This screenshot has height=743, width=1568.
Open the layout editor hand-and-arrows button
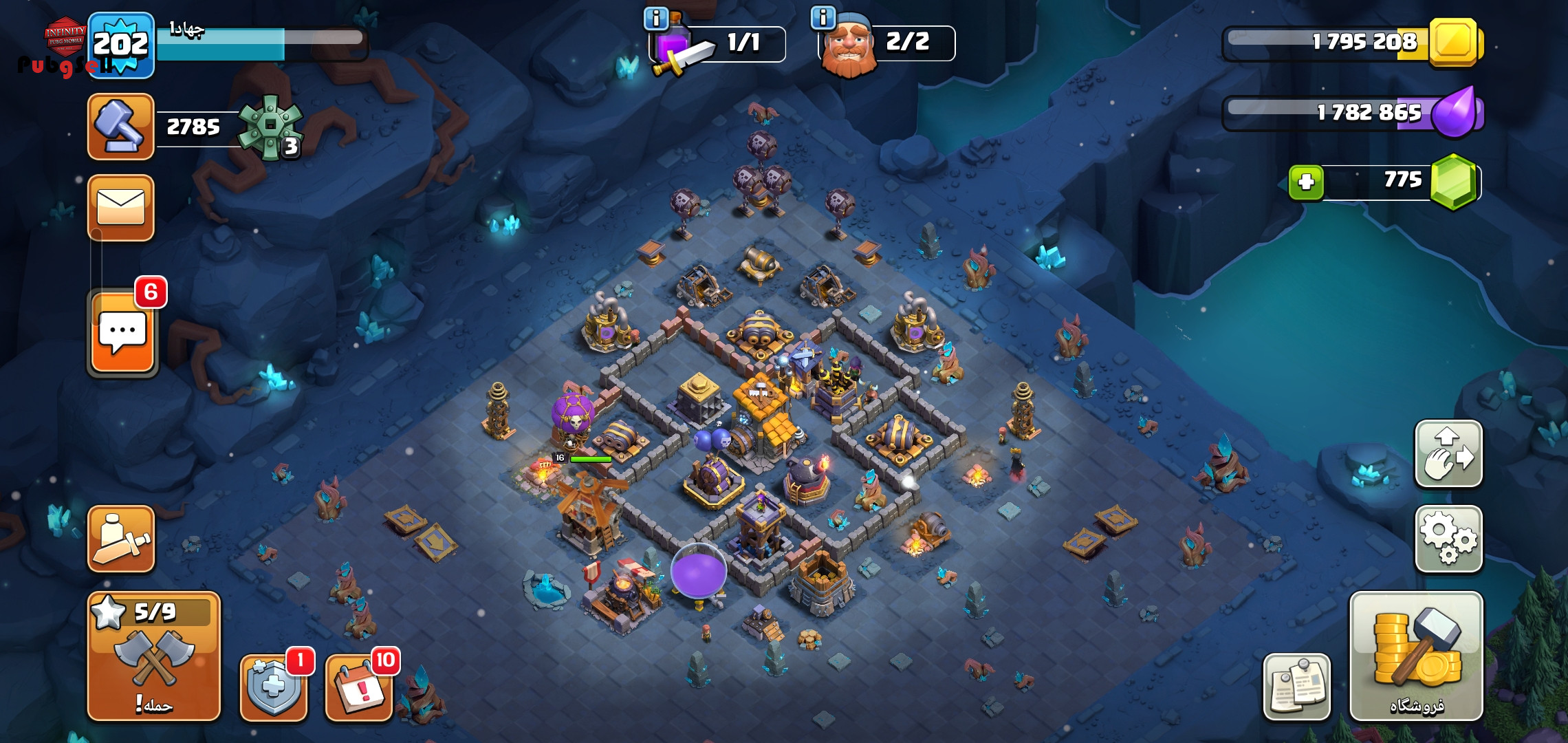click(1448, 453)
